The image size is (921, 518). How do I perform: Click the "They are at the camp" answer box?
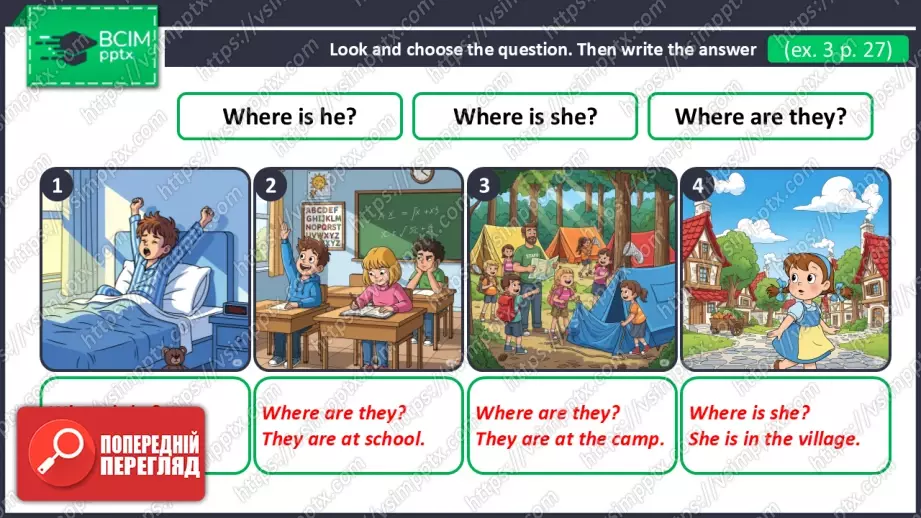(x=571, y=425)
